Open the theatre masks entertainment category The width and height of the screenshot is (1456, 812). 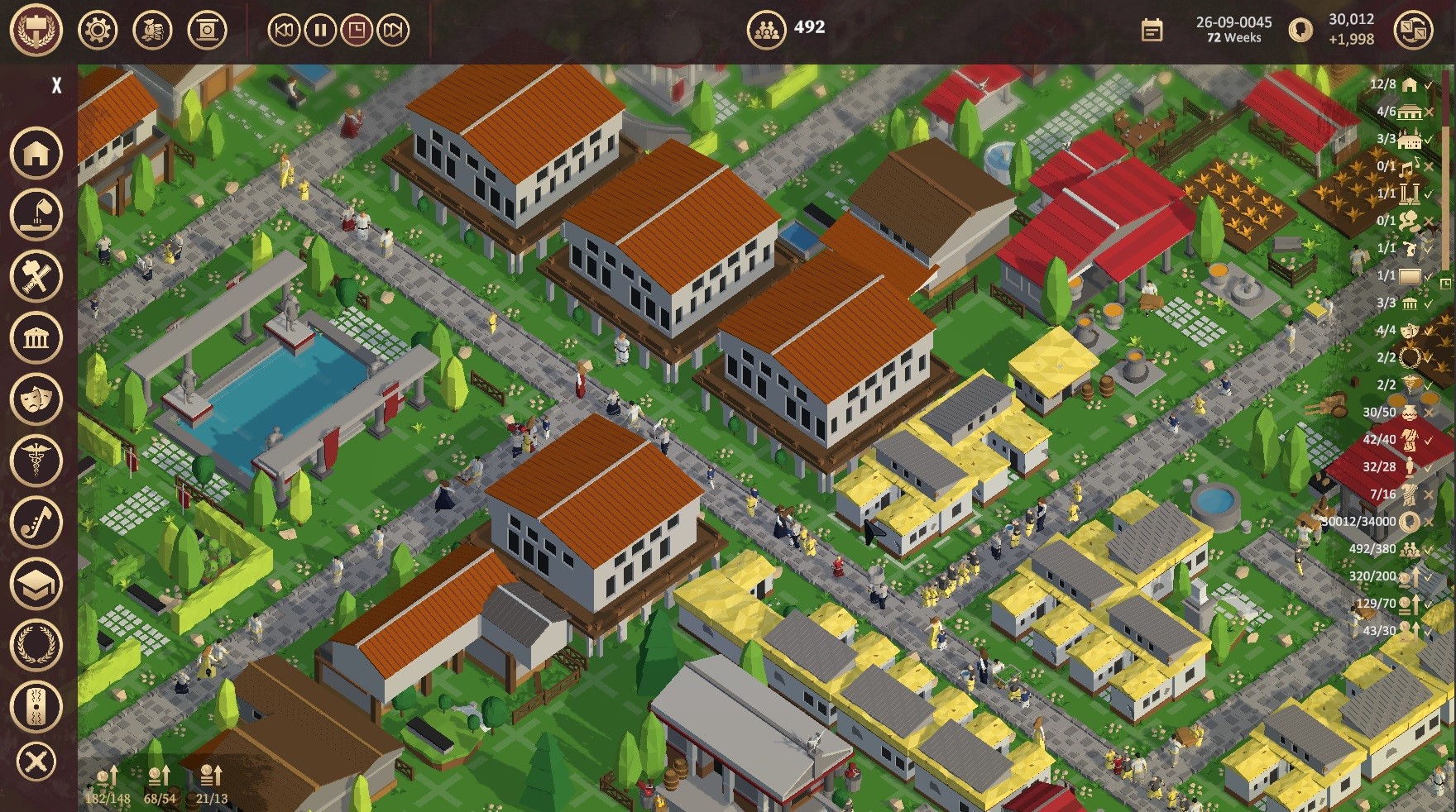click(36, 399)
